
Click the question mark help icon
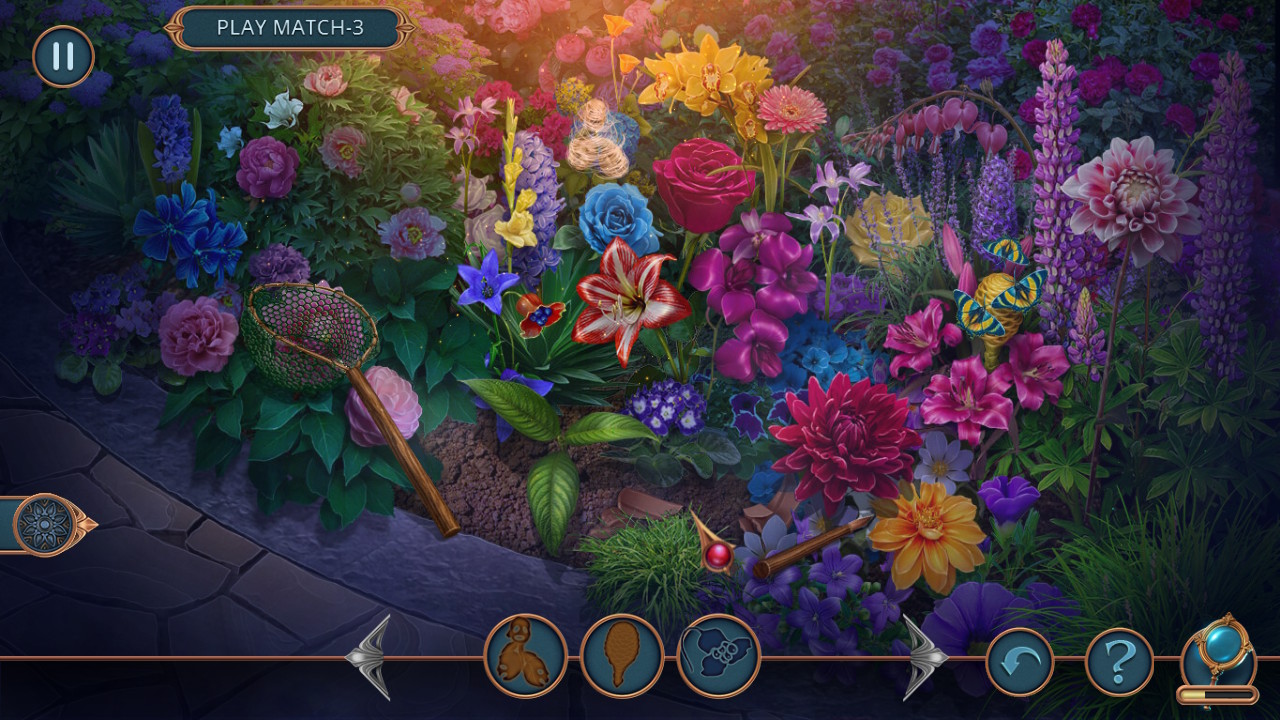pos(1120,657)
